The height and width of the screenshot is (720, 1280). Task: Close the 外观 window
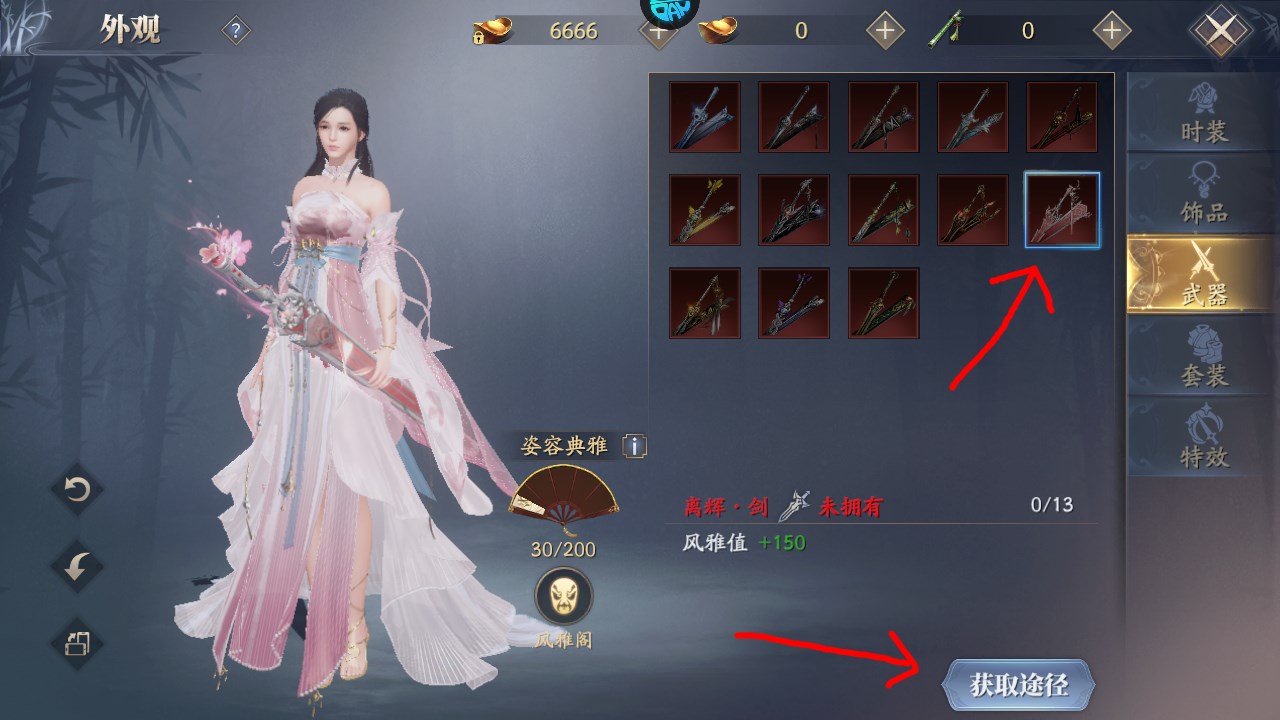click(x=1221, y=28)
